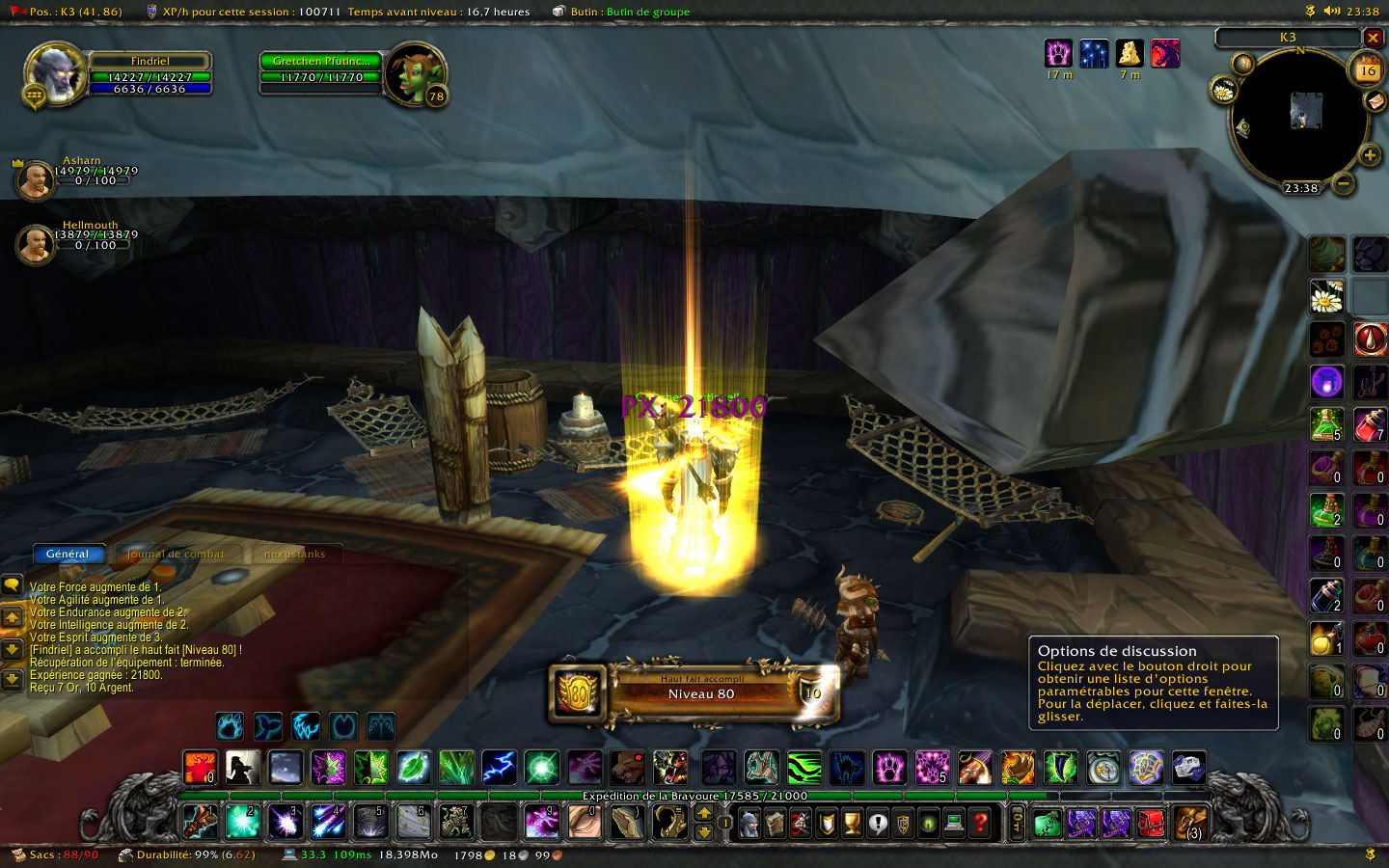
Task: Click the cheese buff icon
Action: 1130,53
